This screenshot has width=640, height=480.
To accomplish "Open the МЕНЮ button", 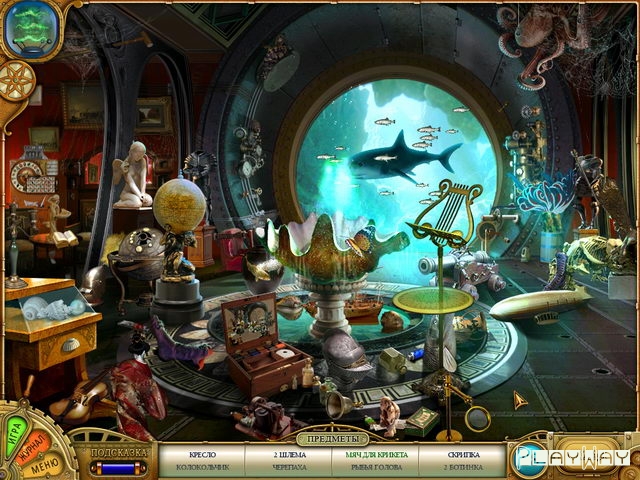I will (x=46, y=462).
